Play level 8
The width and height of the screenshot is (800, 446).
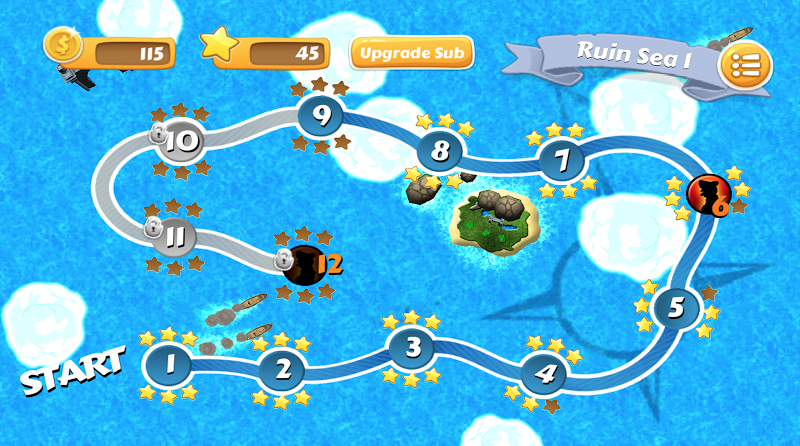pyautogui.click(x=440, y=152)
